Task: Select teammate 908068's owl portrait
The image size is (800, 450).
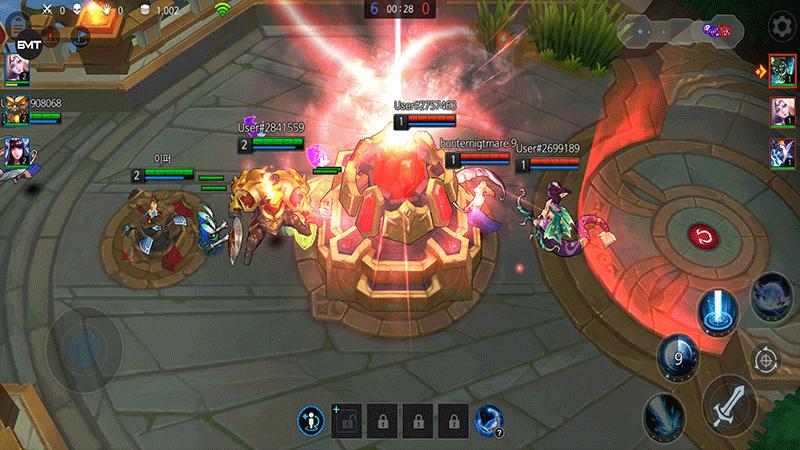Action: (x=15, y=108)
